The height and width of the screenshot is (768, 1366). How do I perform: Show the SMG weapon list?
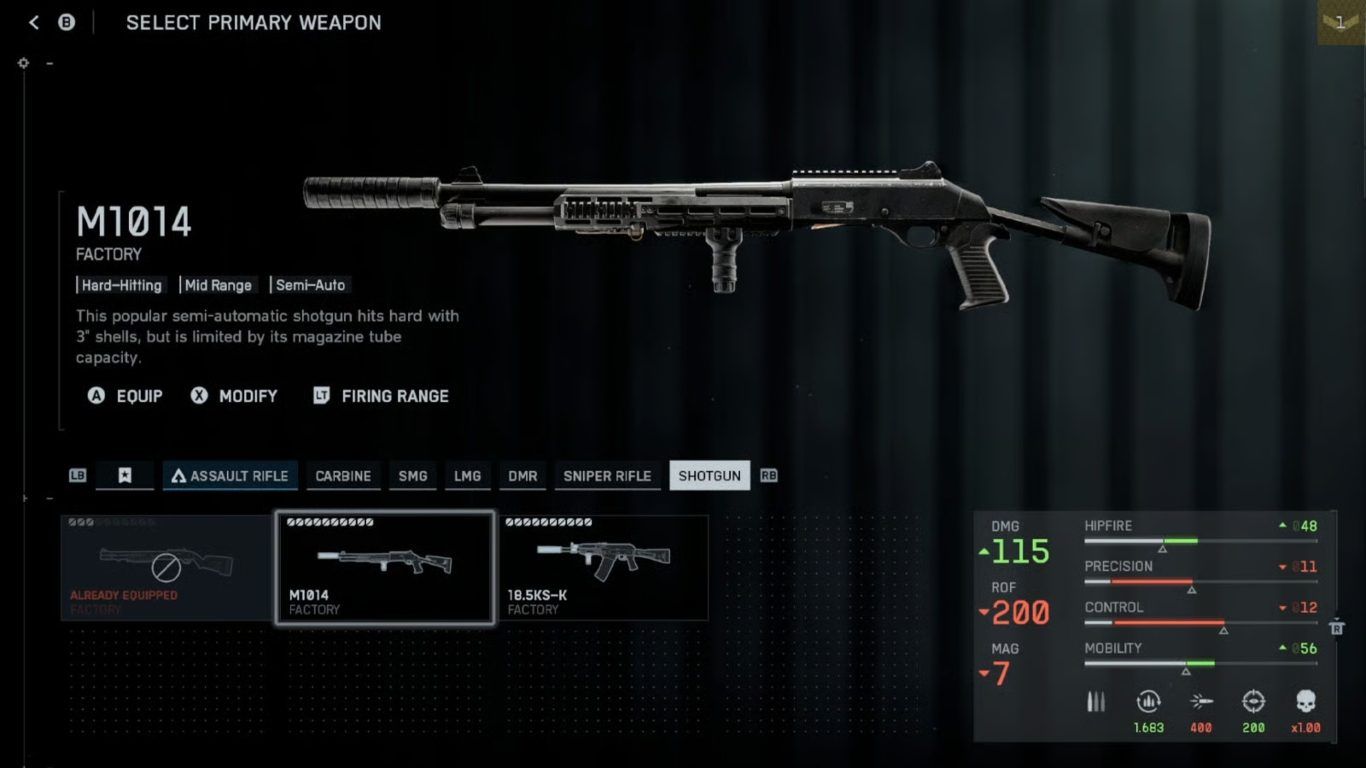pos(412,476)
